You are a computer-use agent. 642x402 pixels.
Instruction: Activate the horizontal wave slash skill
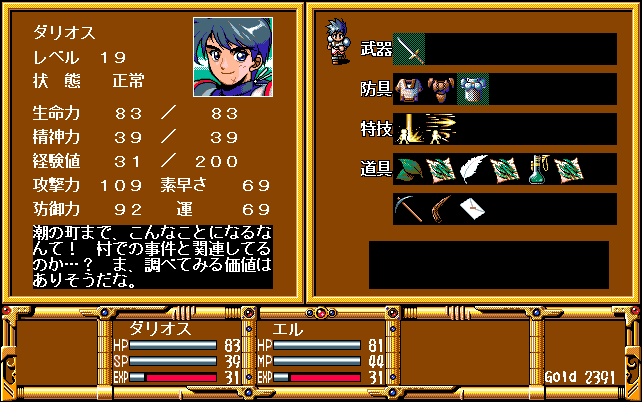coord(440,129)
